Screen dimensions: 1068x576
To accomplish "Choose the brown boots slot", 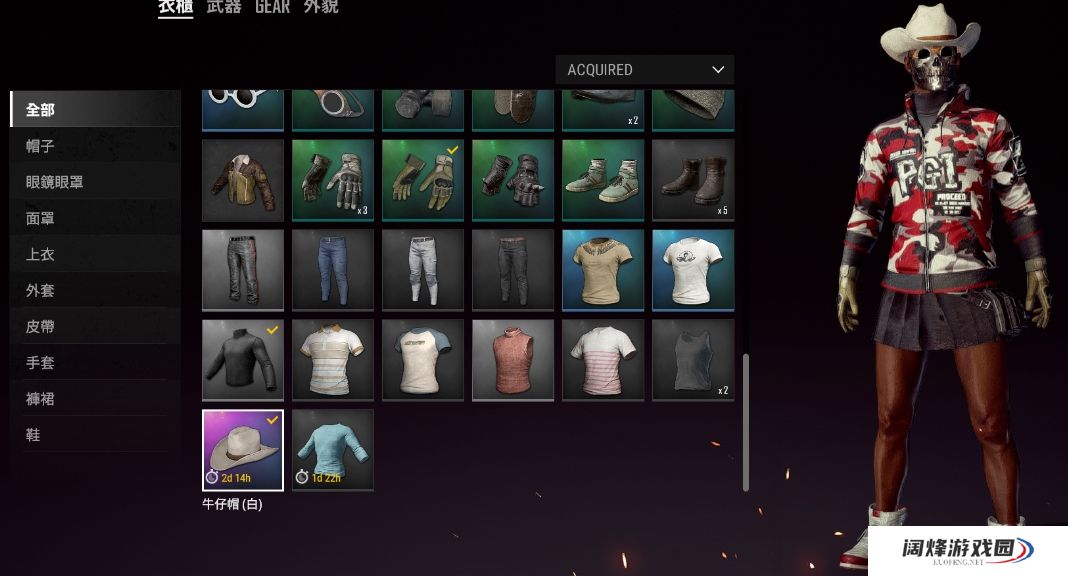I will click(x=693, y=180).
